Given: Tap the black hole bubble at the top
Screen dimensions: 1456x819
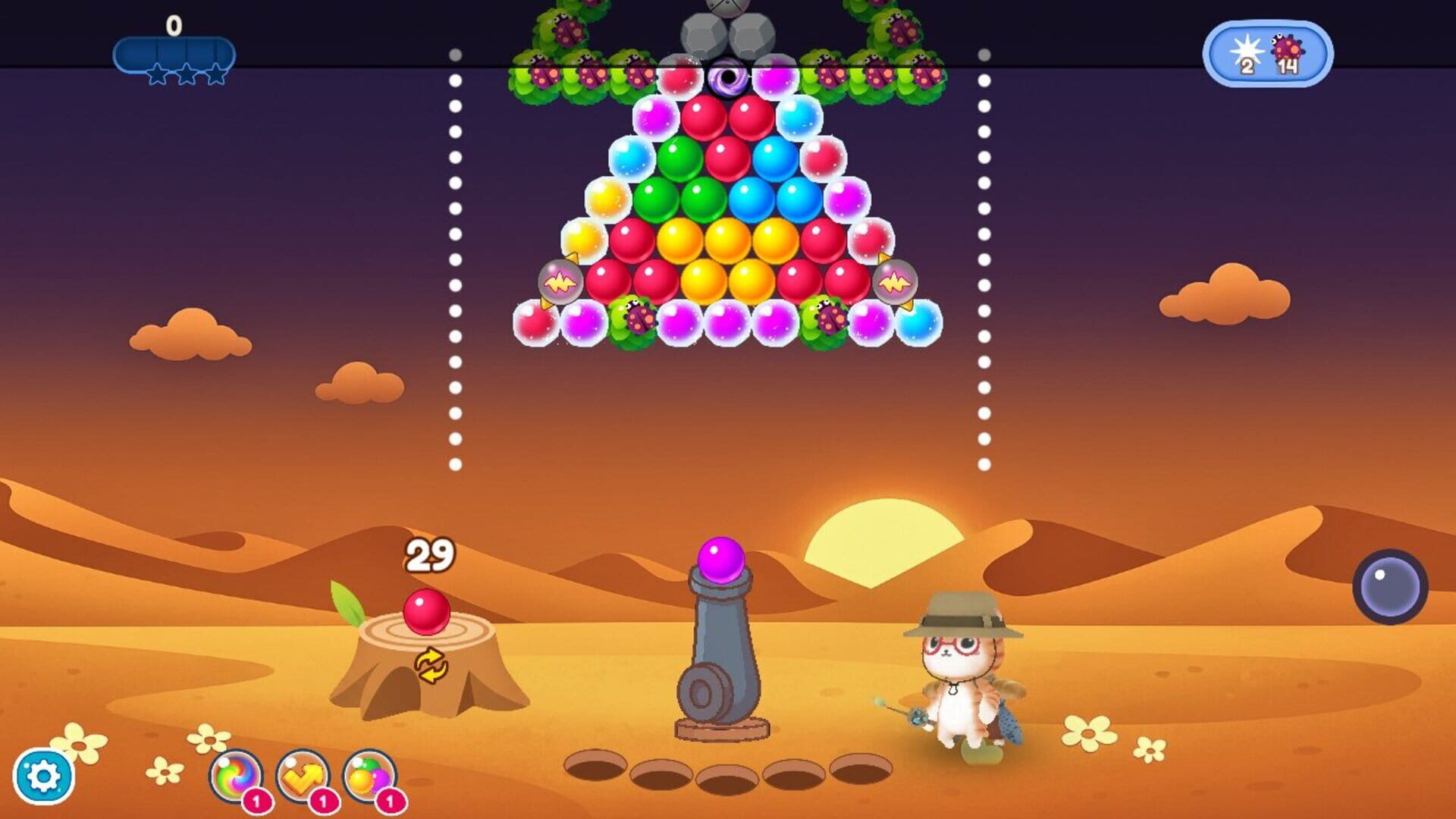Looking at the screenshot, I should pos(728,76).
